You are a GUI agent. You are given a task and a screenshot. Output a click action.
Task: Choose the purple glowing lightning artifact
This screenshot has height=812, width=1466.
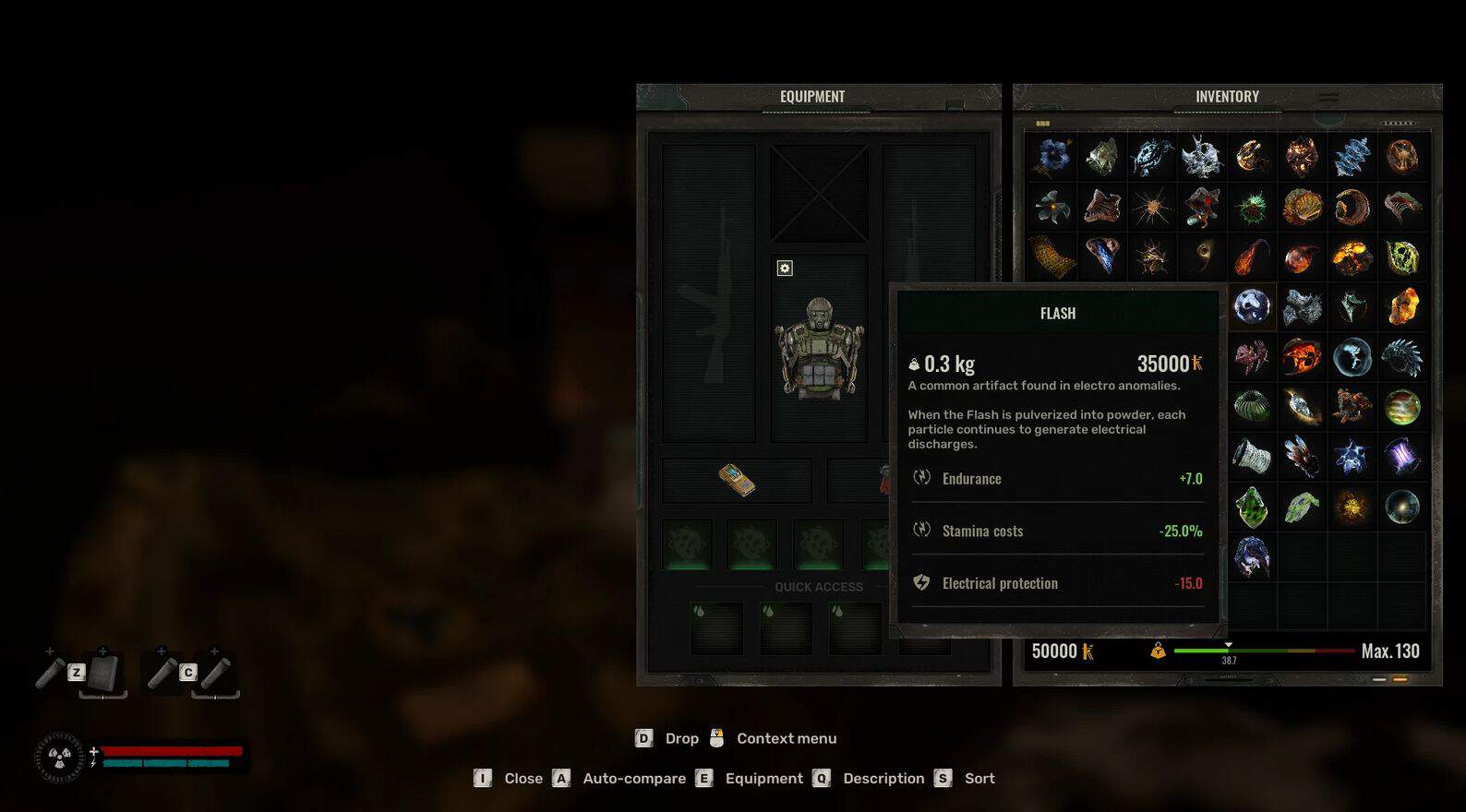1402,457
